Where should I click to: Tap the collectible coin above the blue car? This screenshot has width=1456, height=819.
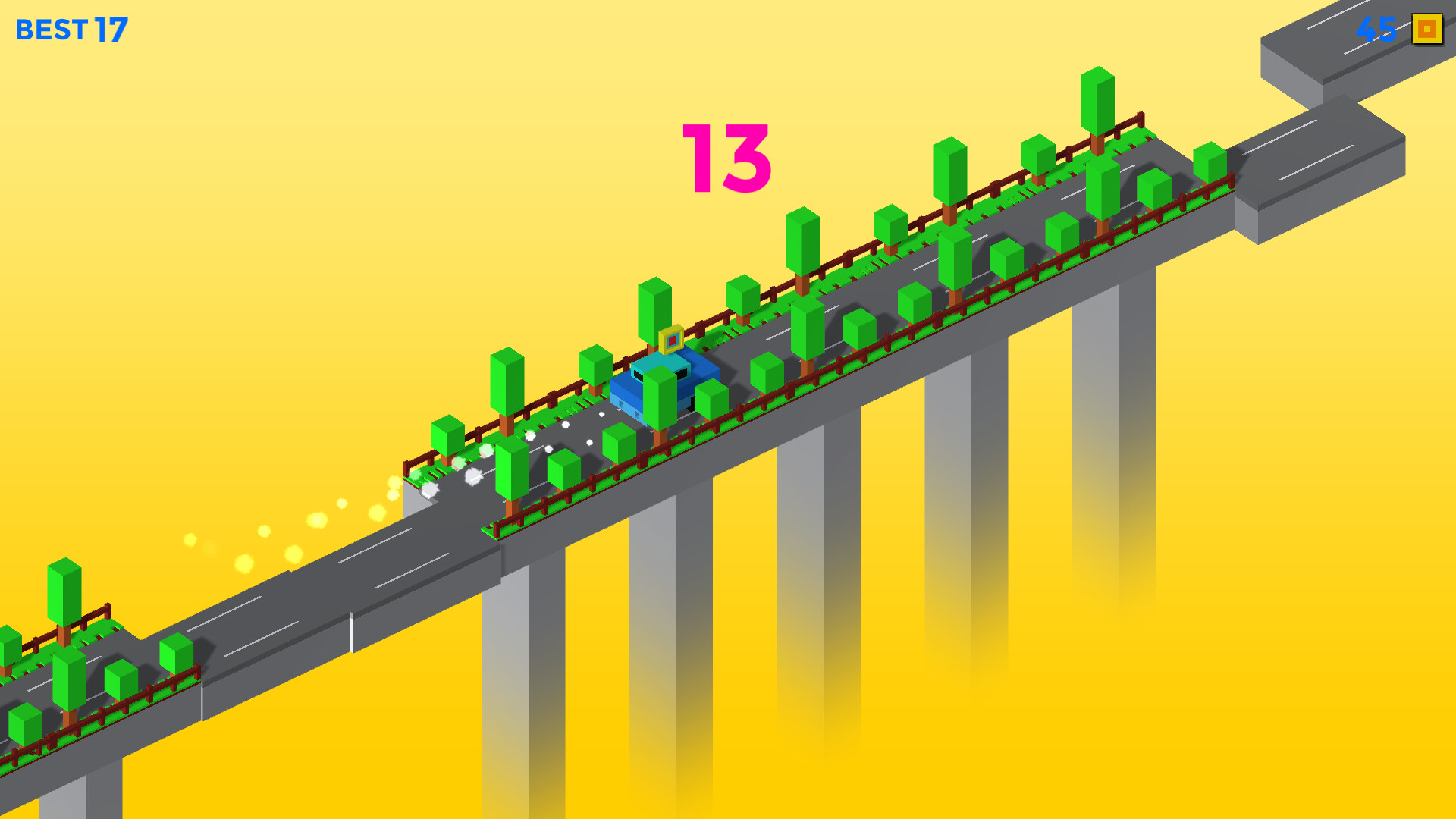pos(670,340)
